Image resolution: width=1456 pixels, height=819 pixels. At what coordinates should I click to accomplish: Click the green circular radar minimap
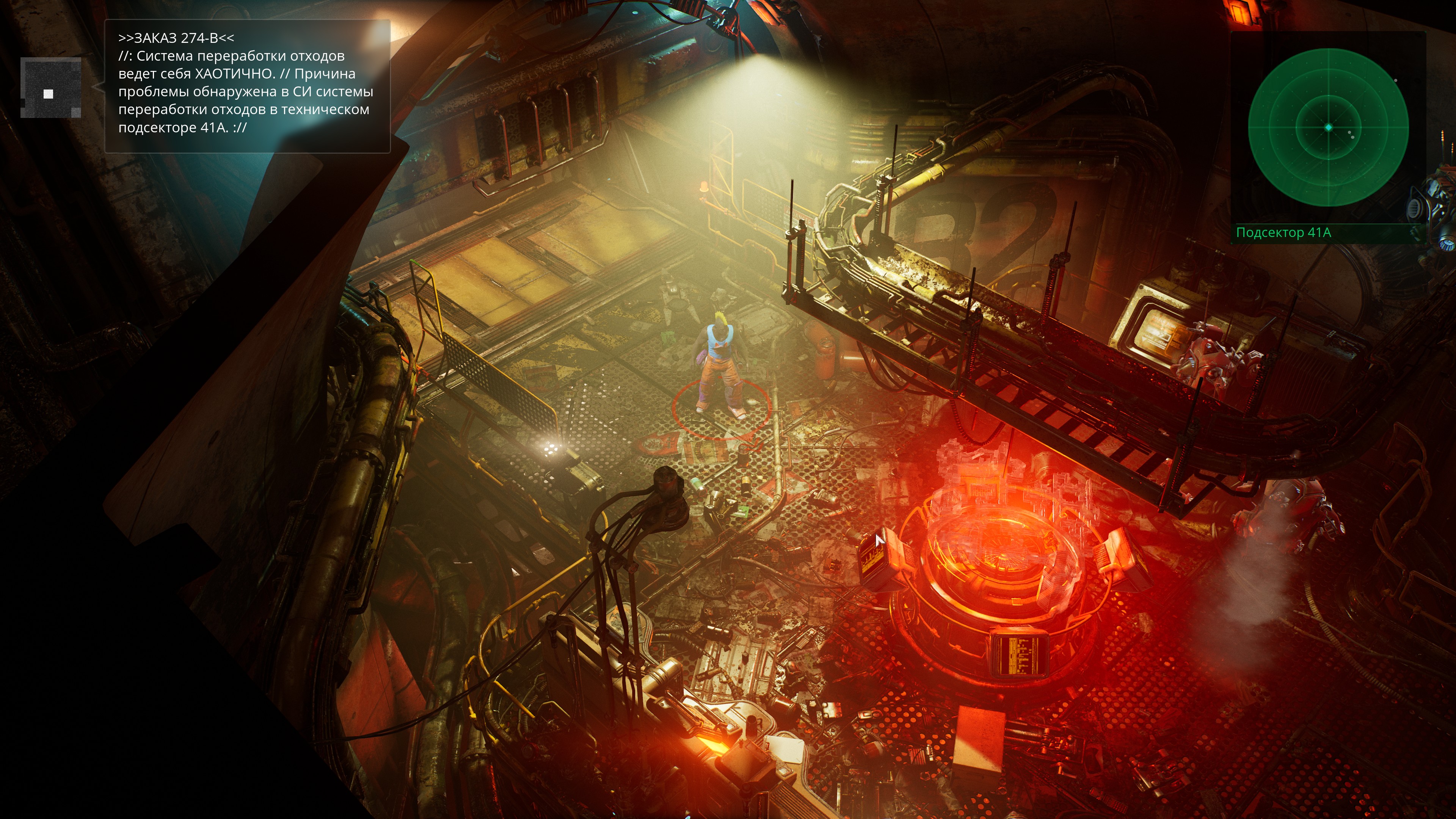pos(1328,128)
